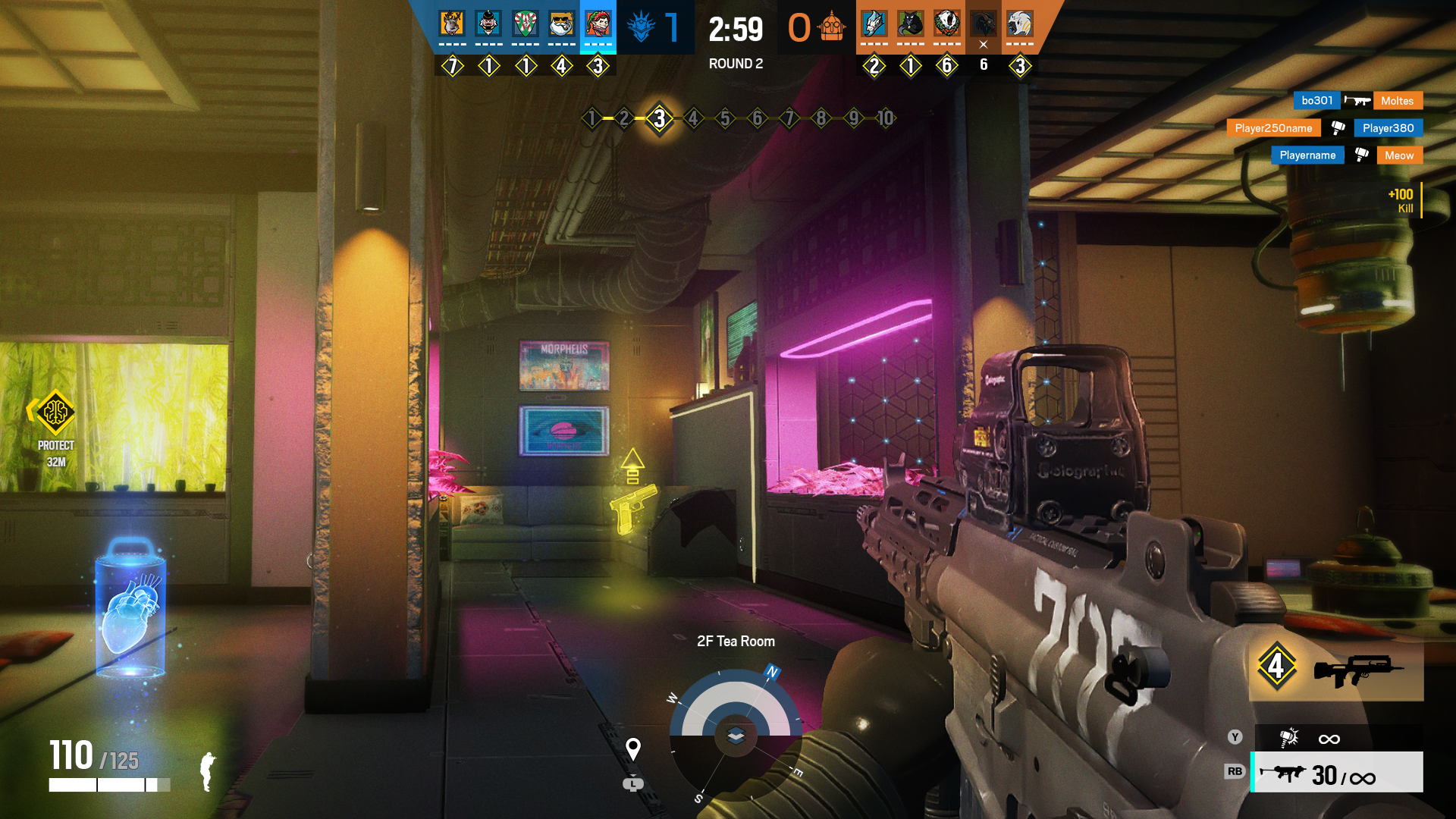Click the candy cane shield operator portrait
The height and width of the screenshot is (819, 1456).
[x=525, y=24]
